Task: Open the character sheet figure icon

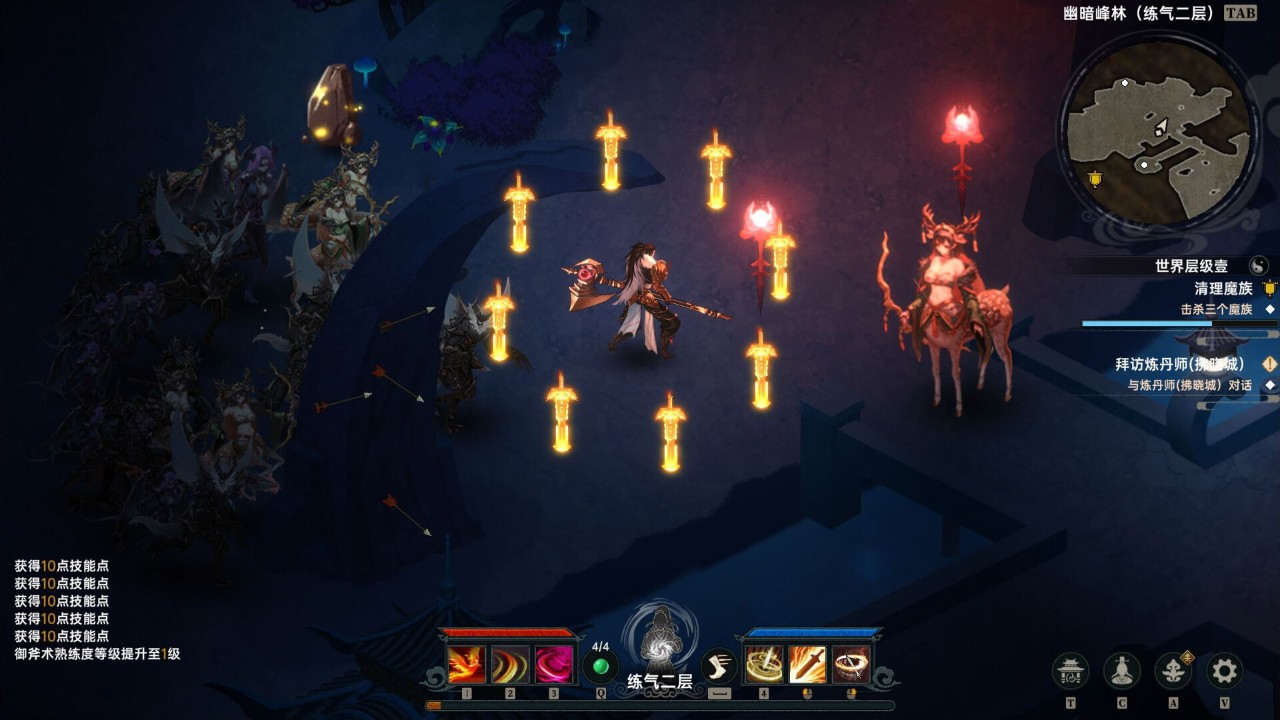Action: tap(1122, 670)
